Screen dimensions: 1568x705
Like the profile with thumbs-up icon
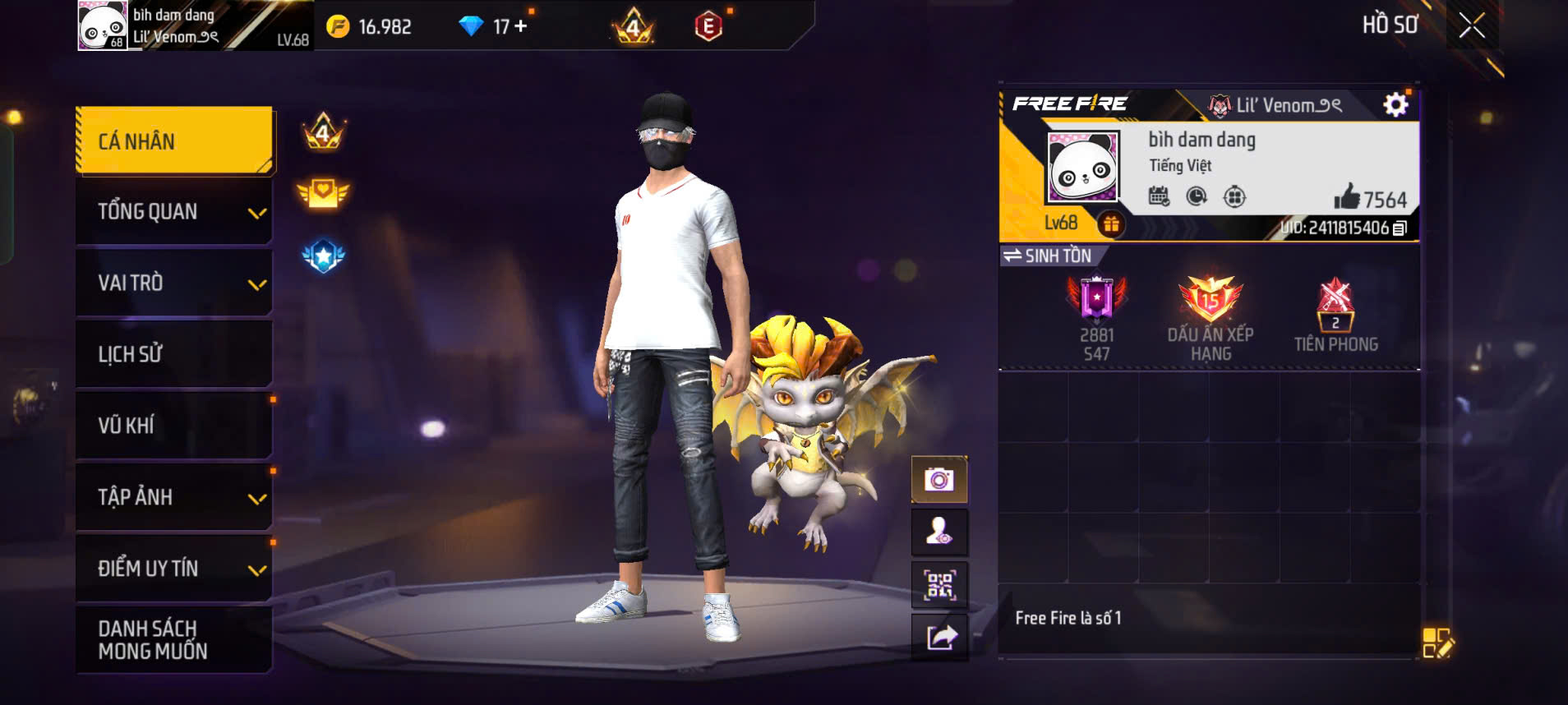tap(1347, 198)
